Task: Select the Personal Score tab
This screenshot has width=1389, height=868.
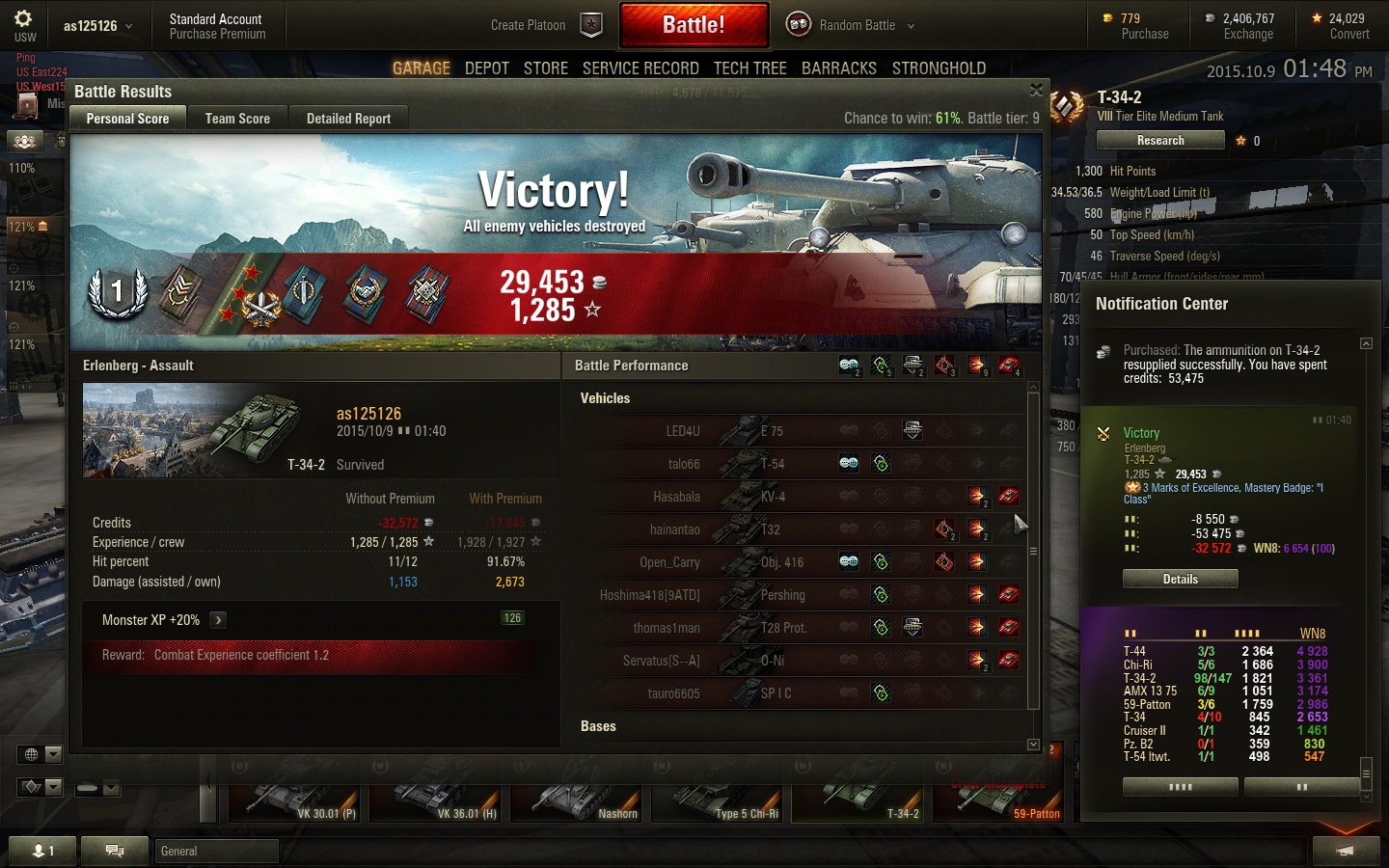Action: click(127, 119)
